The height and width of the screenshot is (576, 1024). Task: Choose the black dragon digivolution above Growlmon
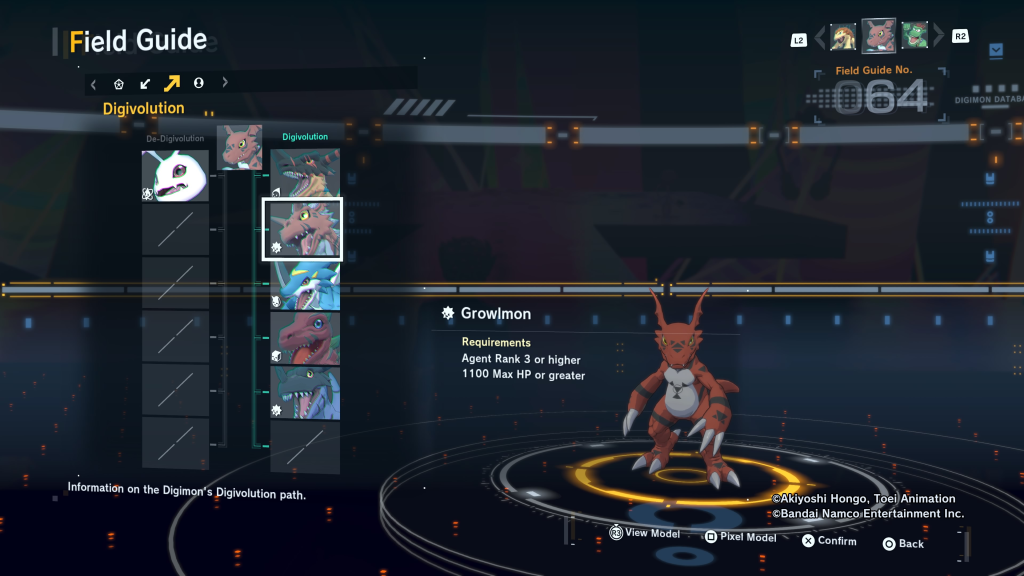coord(305,172)
